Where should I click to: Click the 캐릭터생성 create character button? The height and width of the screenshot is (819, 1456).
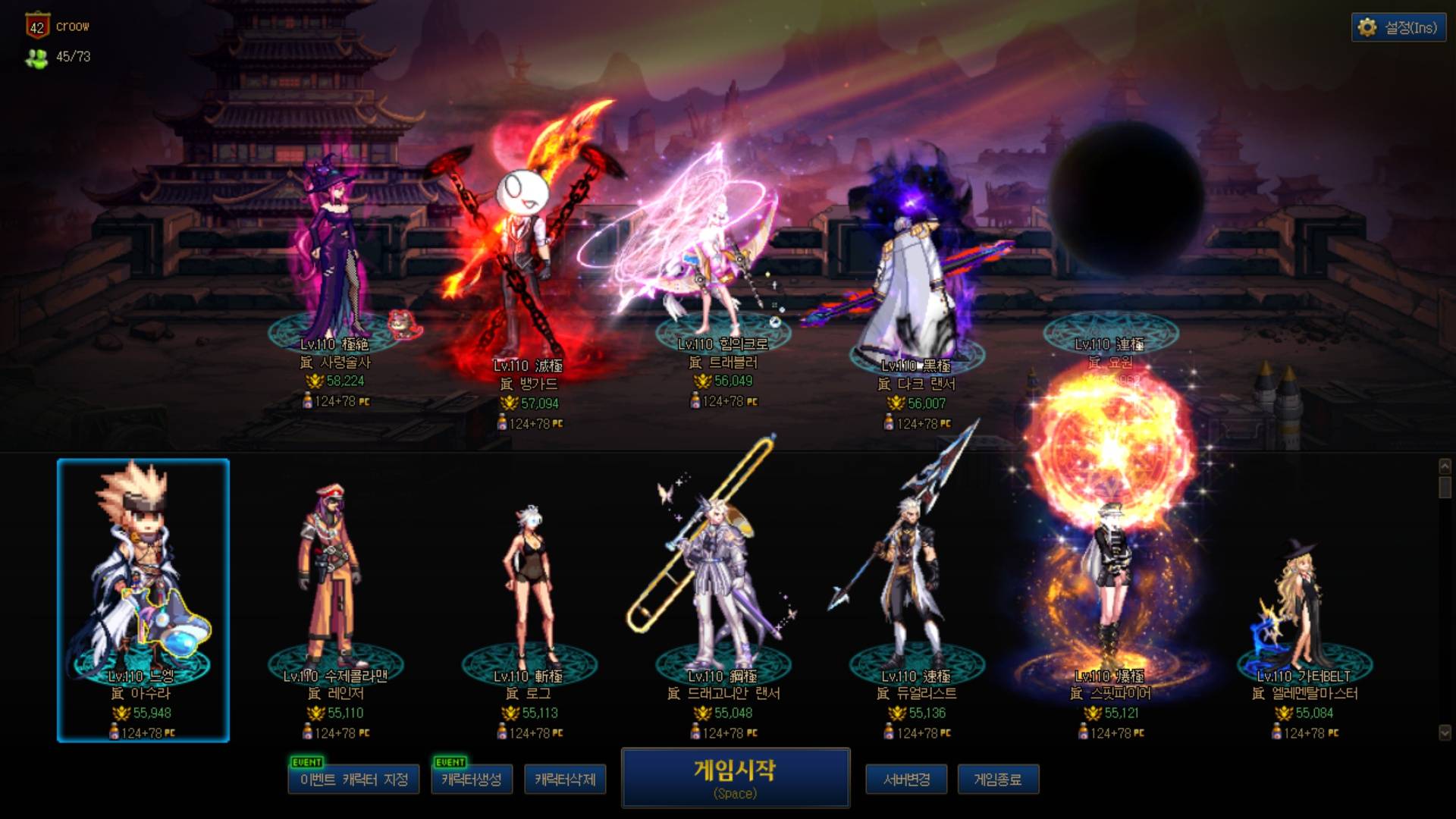coord(471,780)
